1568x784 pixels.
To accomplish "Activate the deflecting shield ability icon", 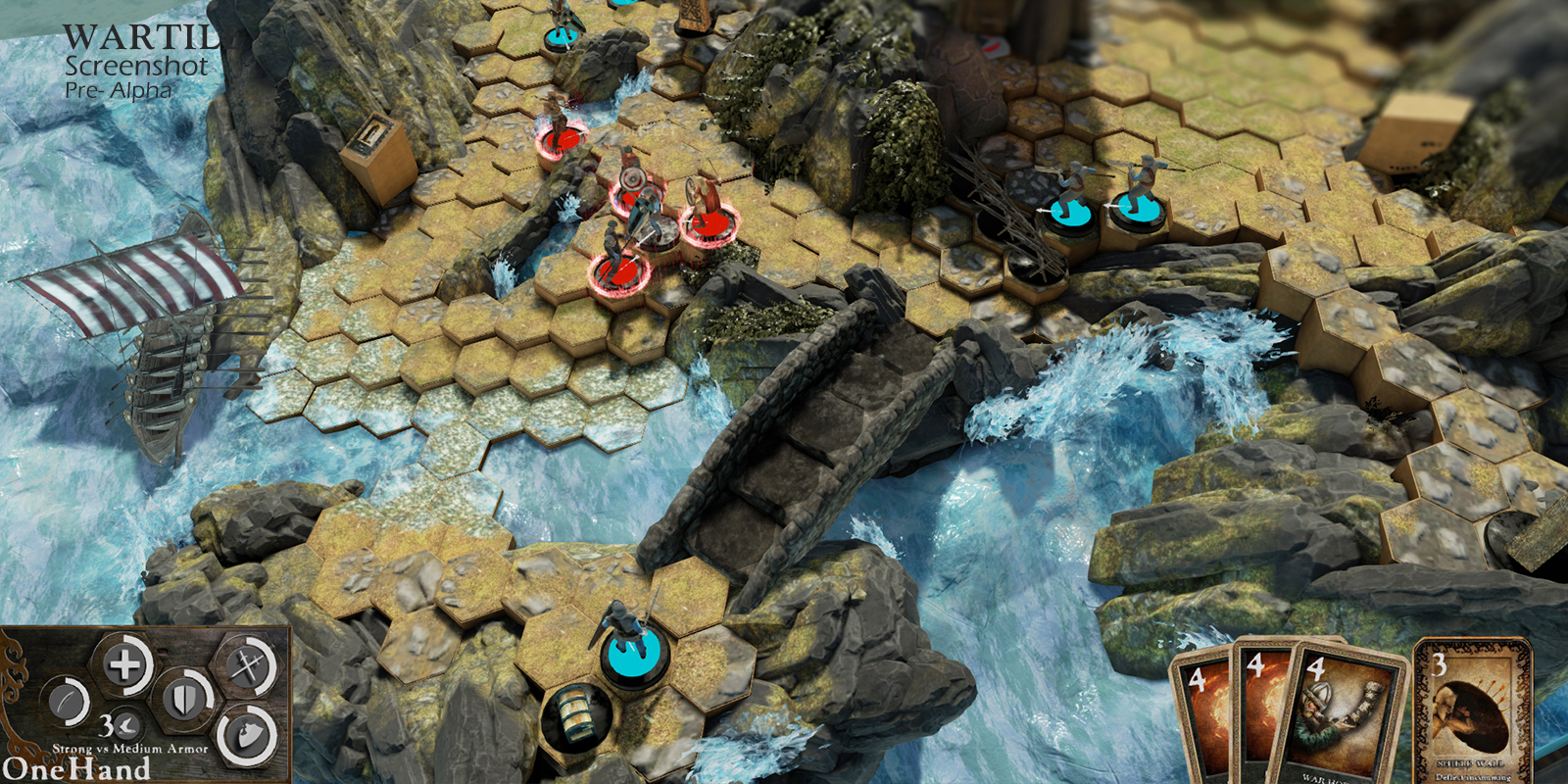I will (249, 735).
